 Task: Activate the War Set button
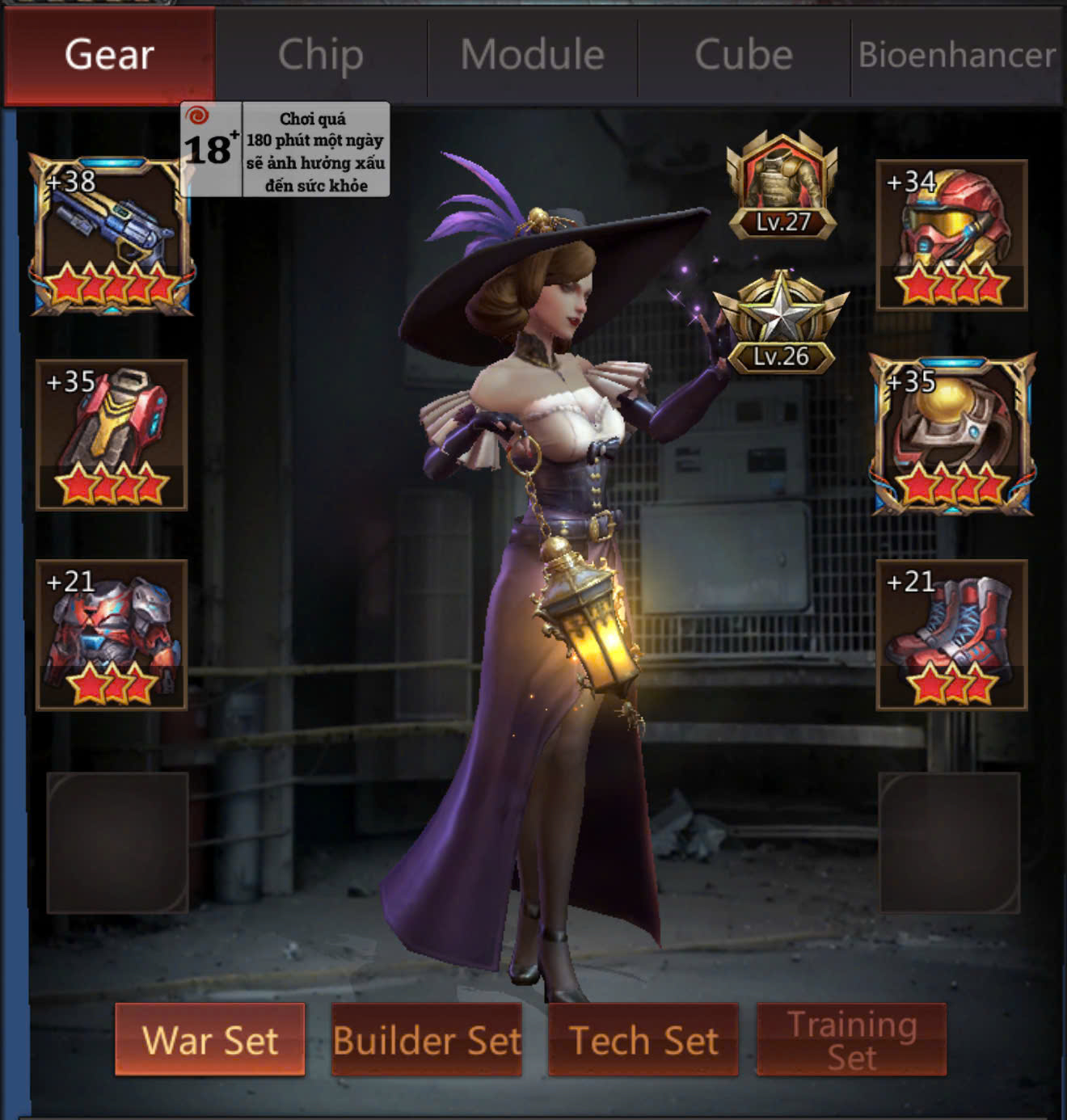[210, 1039]
